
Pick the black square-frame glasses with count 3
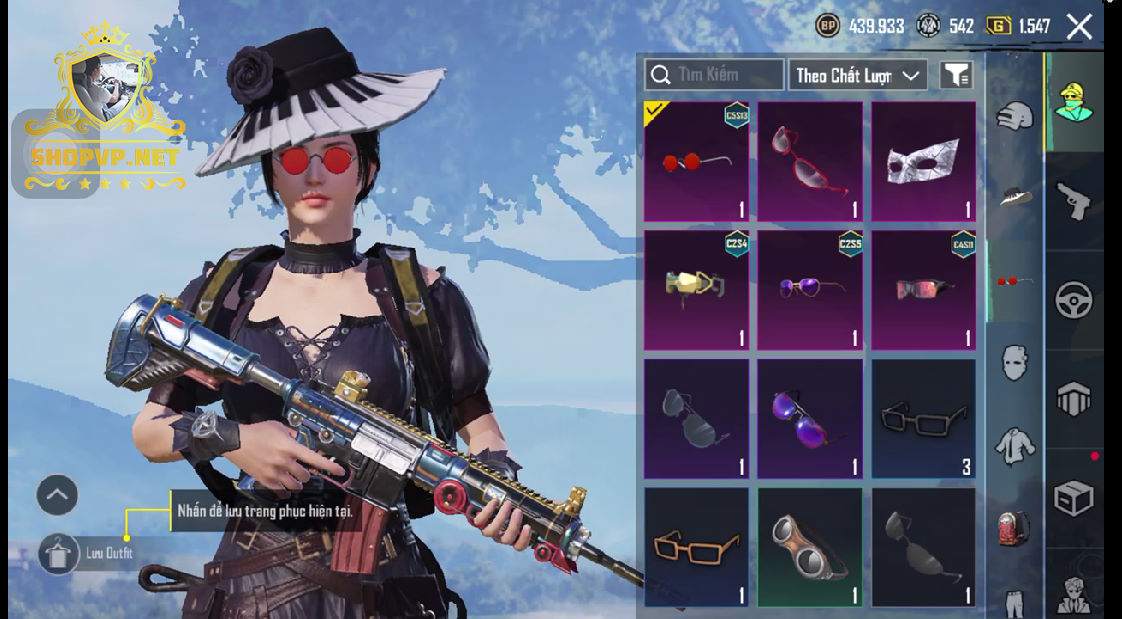click(x=923, y=419)
